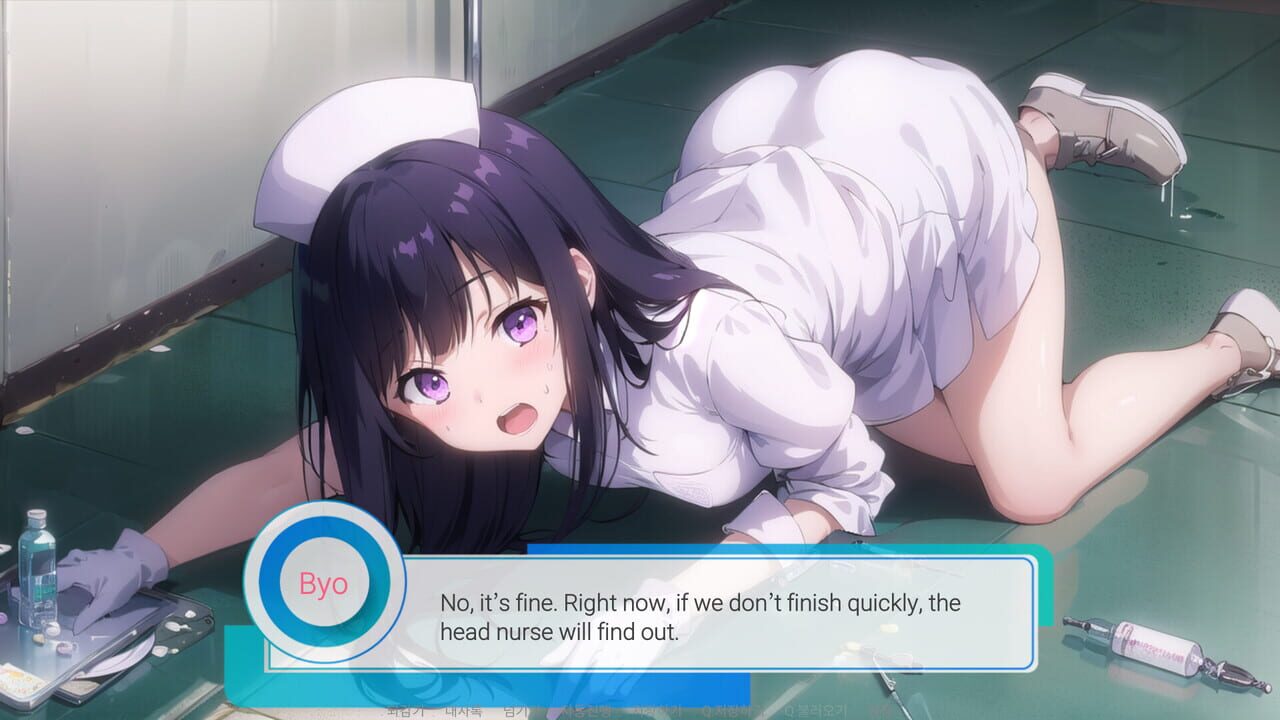Screen dimensions: 1280x720
Task: Toggle Auto mode off via 자동진행
Action: (583, 712)
